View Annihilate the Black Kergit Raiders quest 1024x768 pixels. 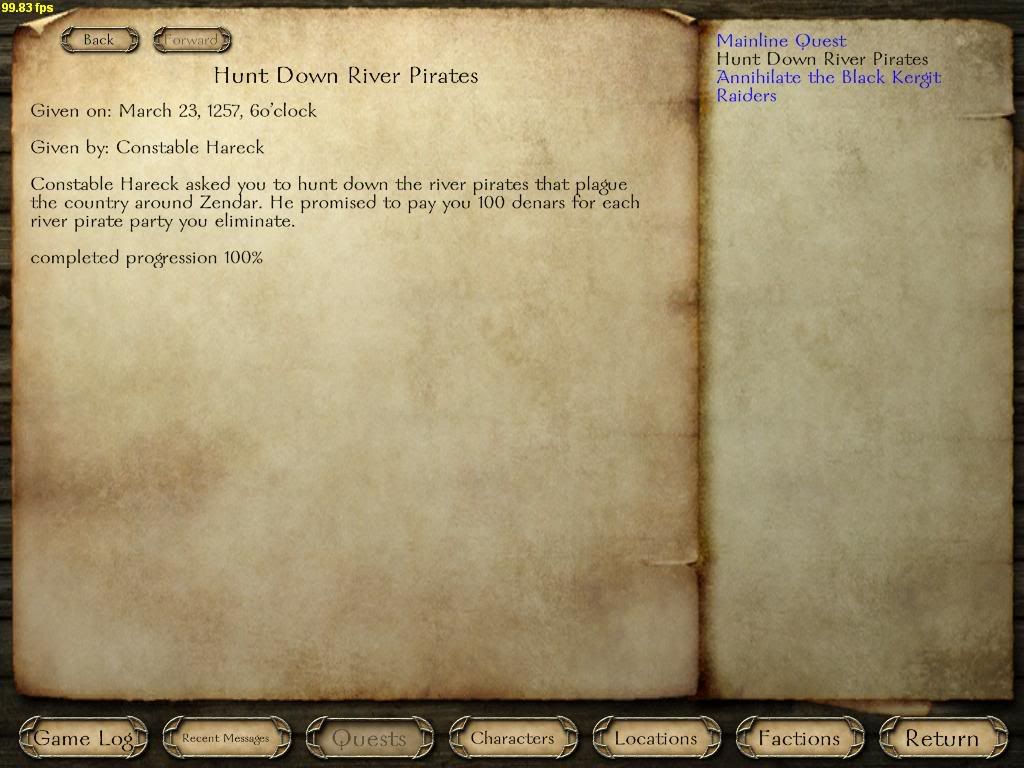point(828,78)
